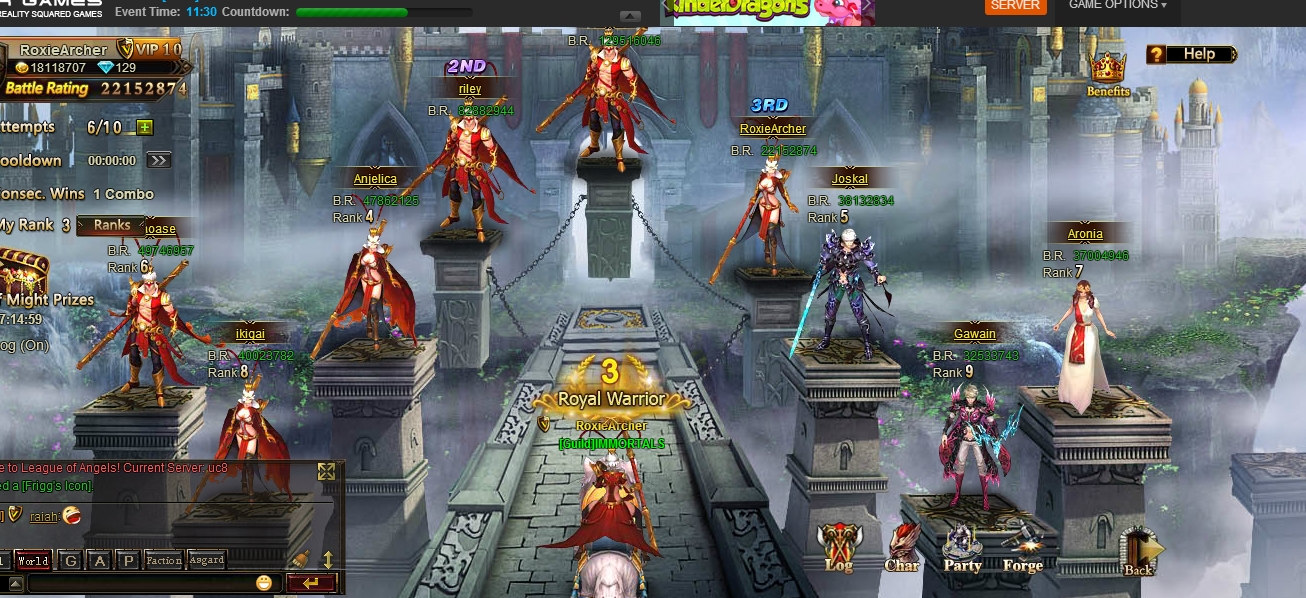
Task: Open the Forge
Action: pos(1023,549)
